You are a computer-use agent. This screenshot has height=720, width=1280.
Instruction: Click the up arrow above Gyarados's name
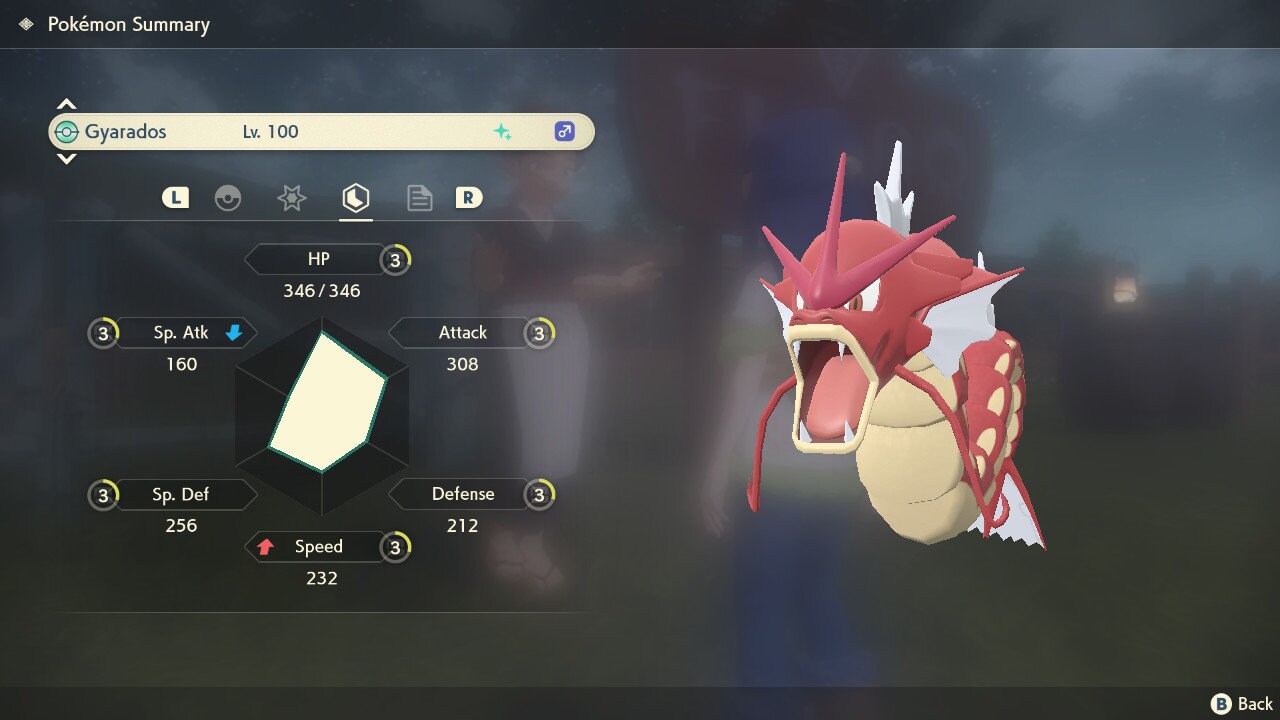pos(66,104)
